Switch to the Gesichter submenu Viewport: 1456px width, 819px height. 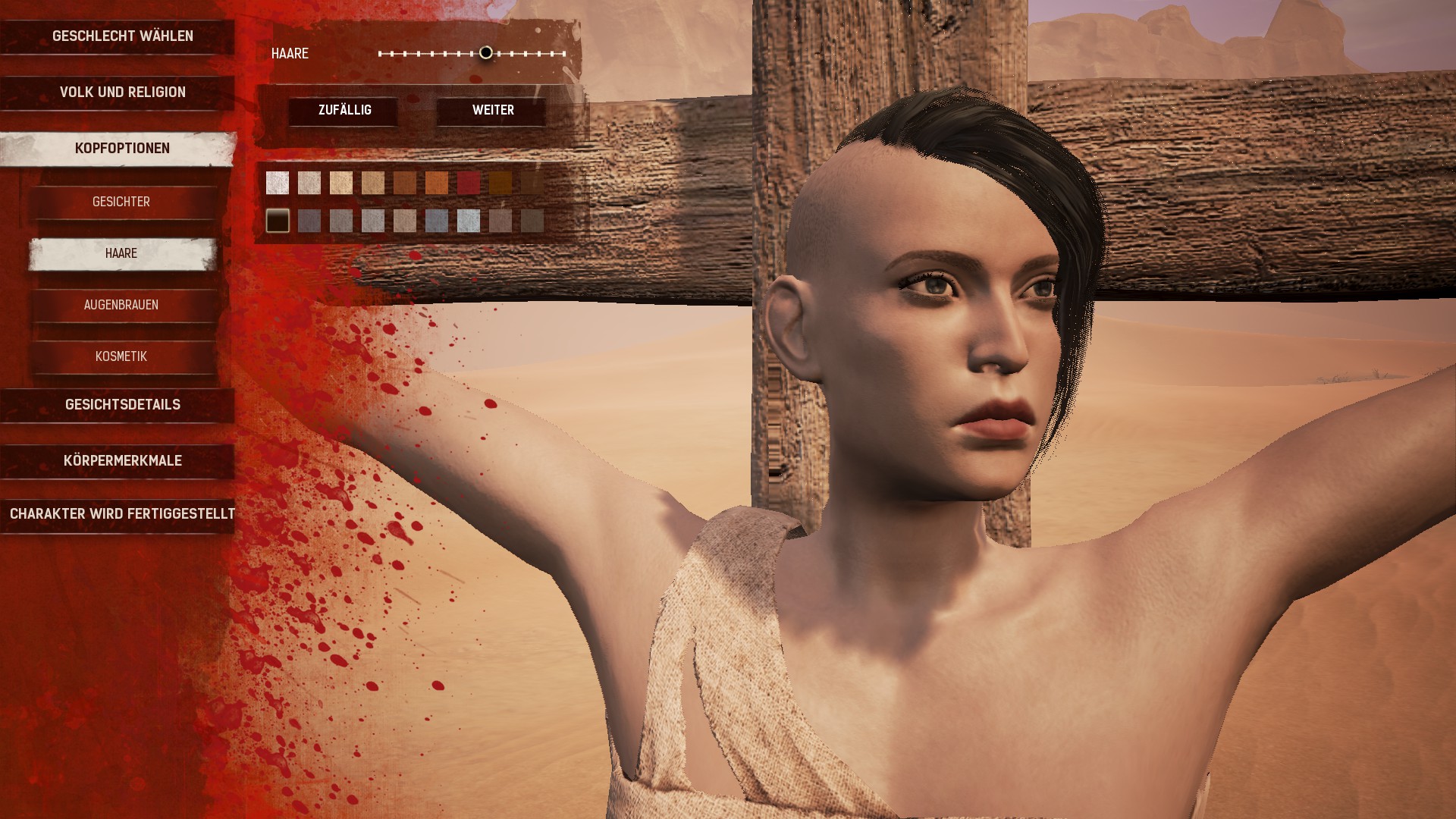coord(121,202)
